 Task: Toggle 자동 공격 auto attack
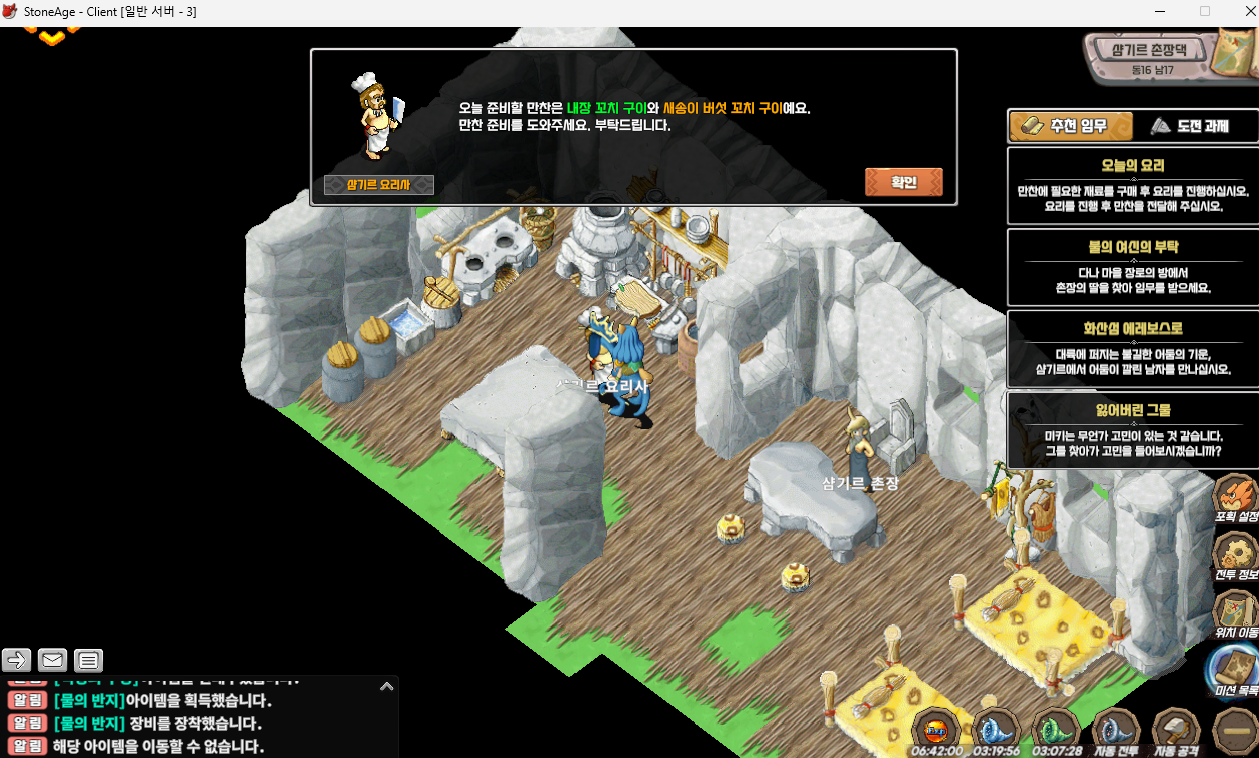(x=1176, y=733)
